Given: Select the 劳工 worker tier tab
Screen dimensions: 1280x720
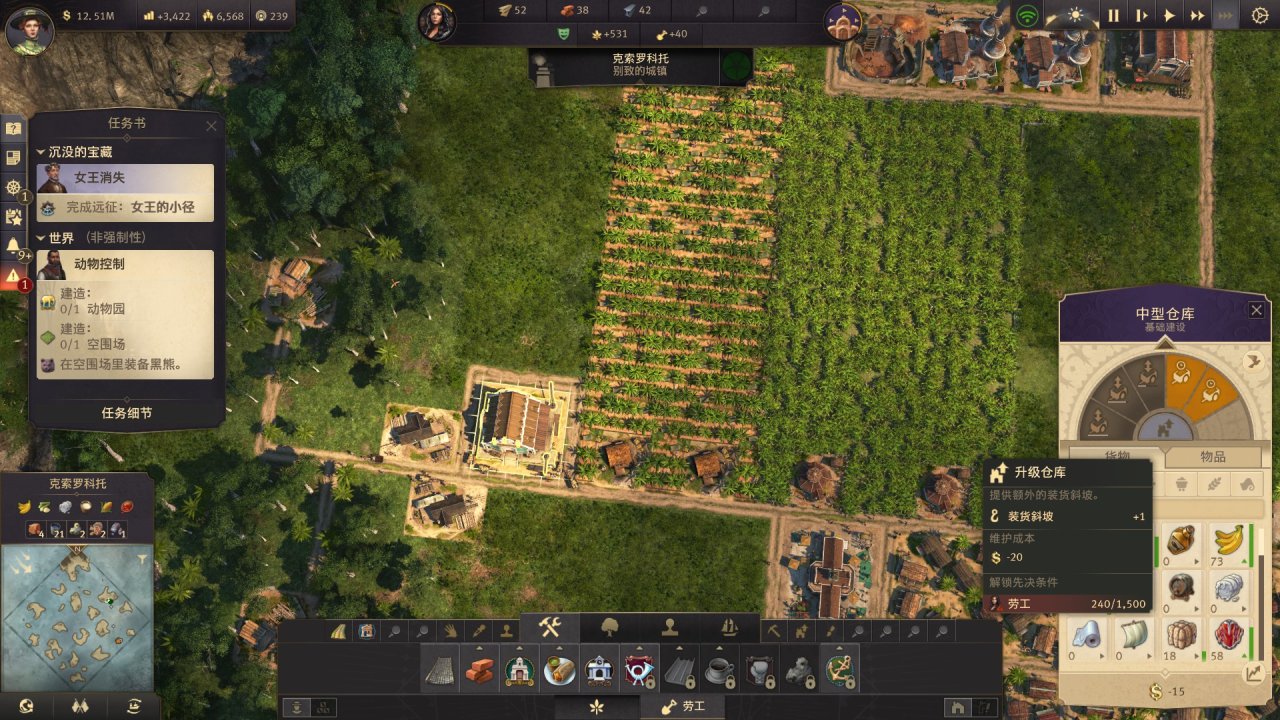Looking at the screenshot, I should click(x=687, y=707).
